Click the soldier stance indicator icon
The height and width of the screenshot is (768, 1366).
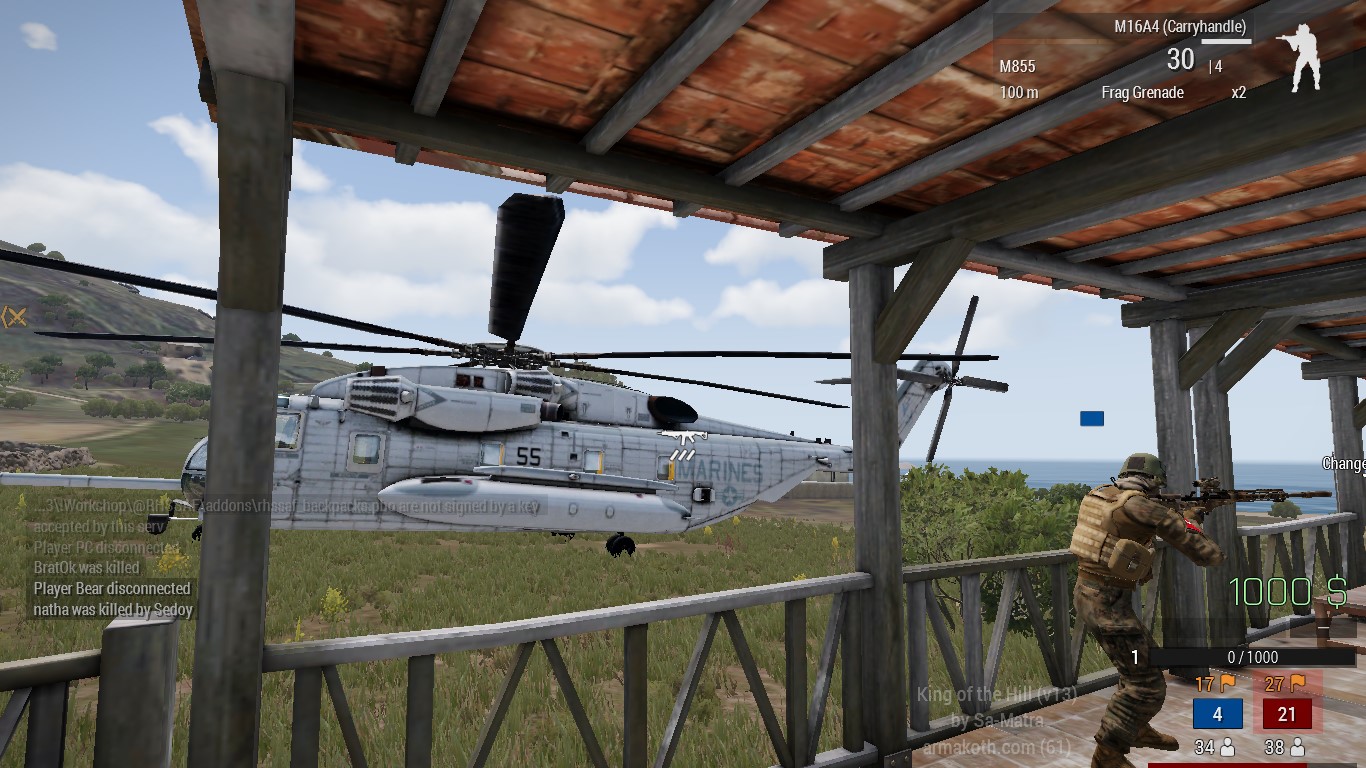[1299, 57]
